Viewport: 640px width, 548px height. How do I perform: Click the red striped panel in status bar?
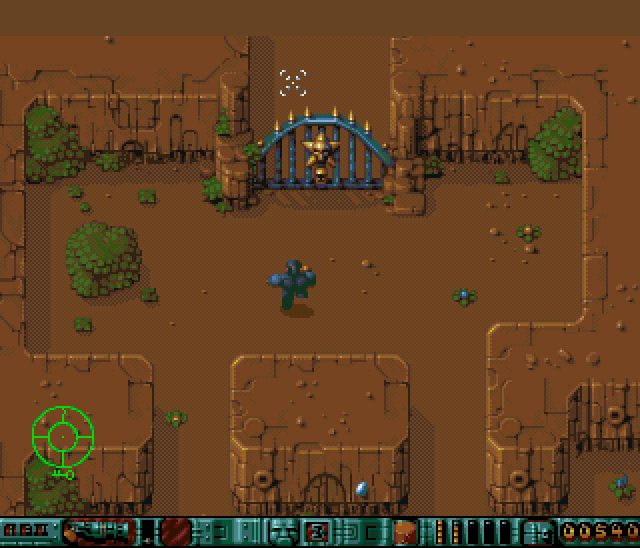point(177,531)
